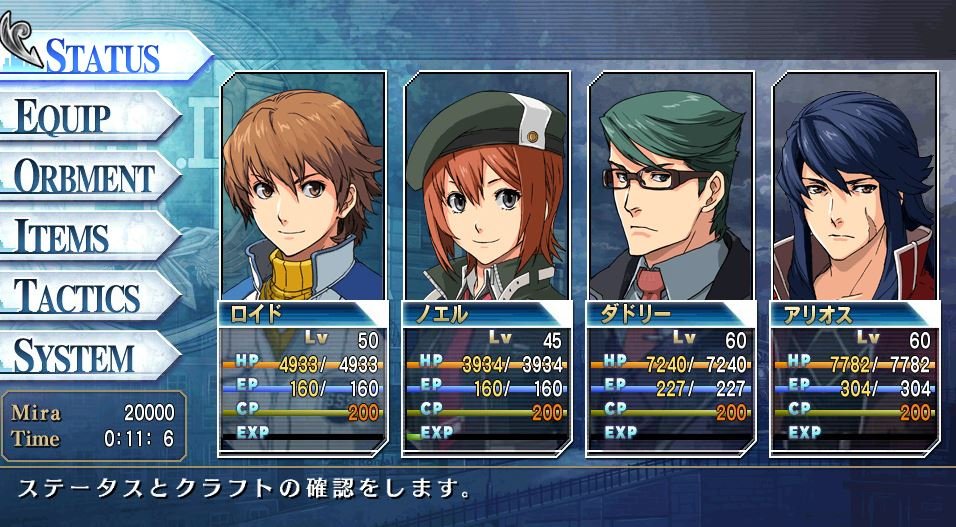The image size is (956, 527).
Task: Select the Status menu entry
Action: pyautogui.click(x=100, y=56)
